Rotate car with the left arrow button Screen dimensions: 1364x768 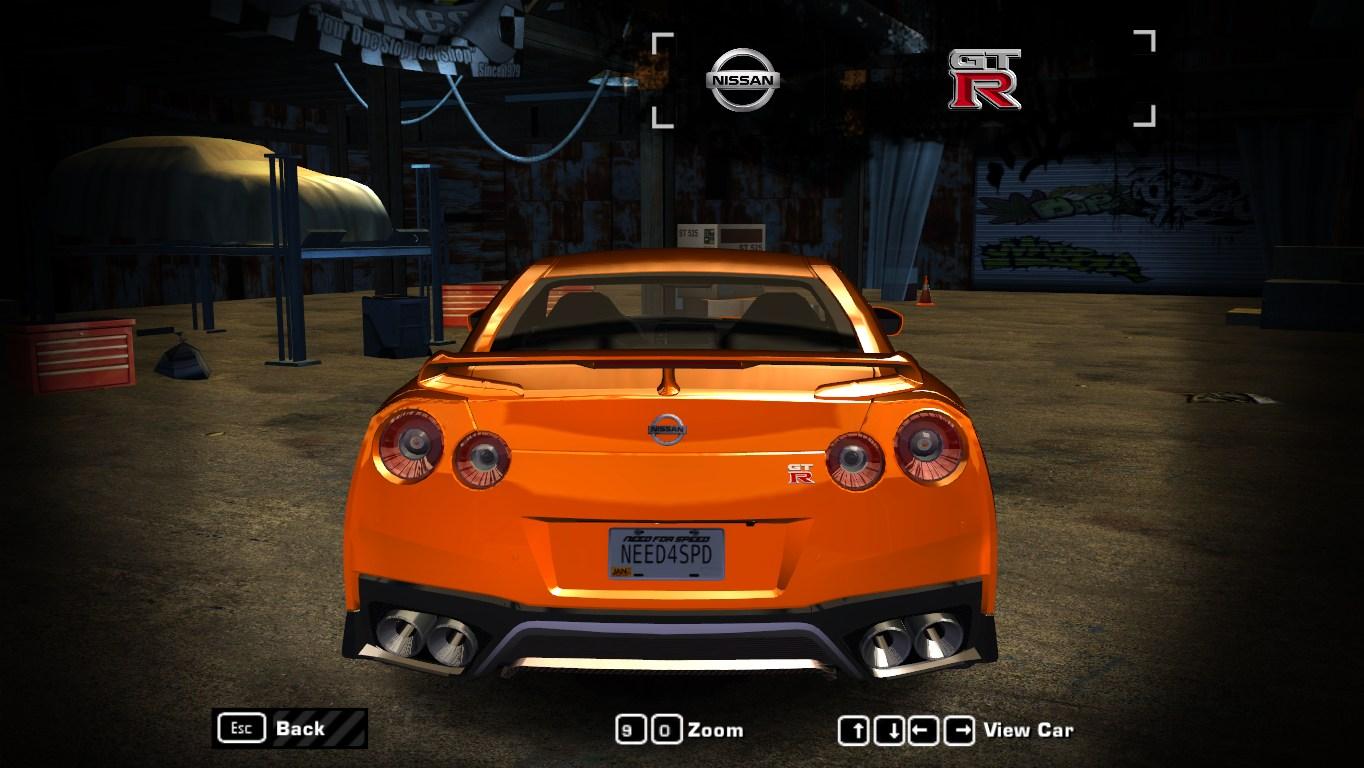[x=923, y=731]
